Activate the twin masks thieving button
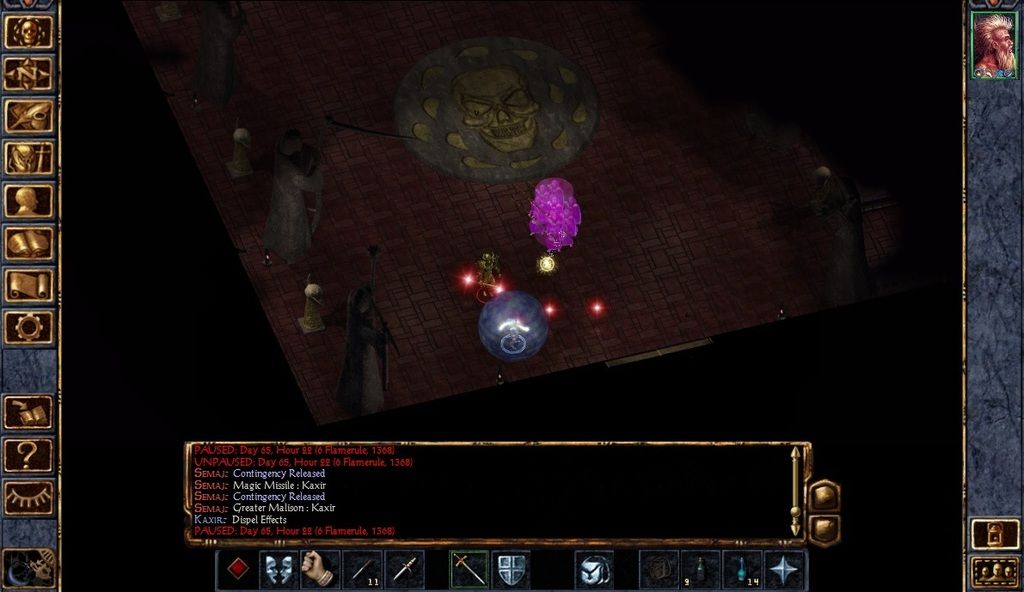This screenshot has width=1024, height=592. [279, 569]
